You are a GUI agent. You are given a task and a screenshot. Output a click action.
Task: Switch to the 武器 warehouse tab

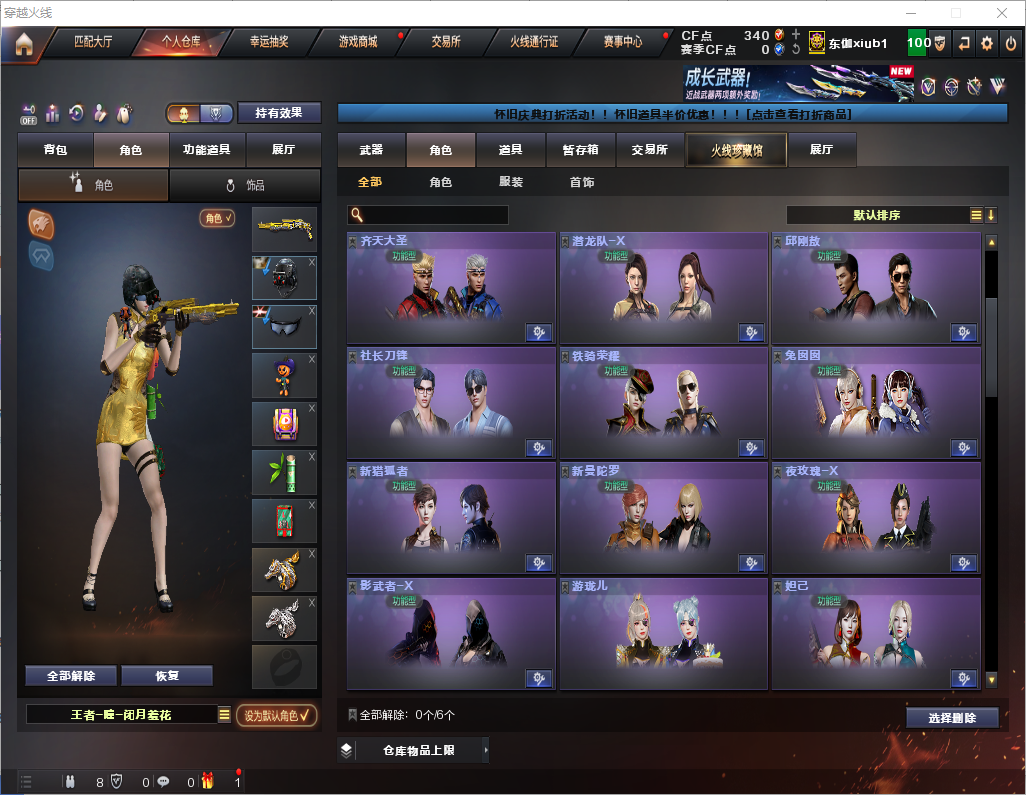click(x=371, y=150)
